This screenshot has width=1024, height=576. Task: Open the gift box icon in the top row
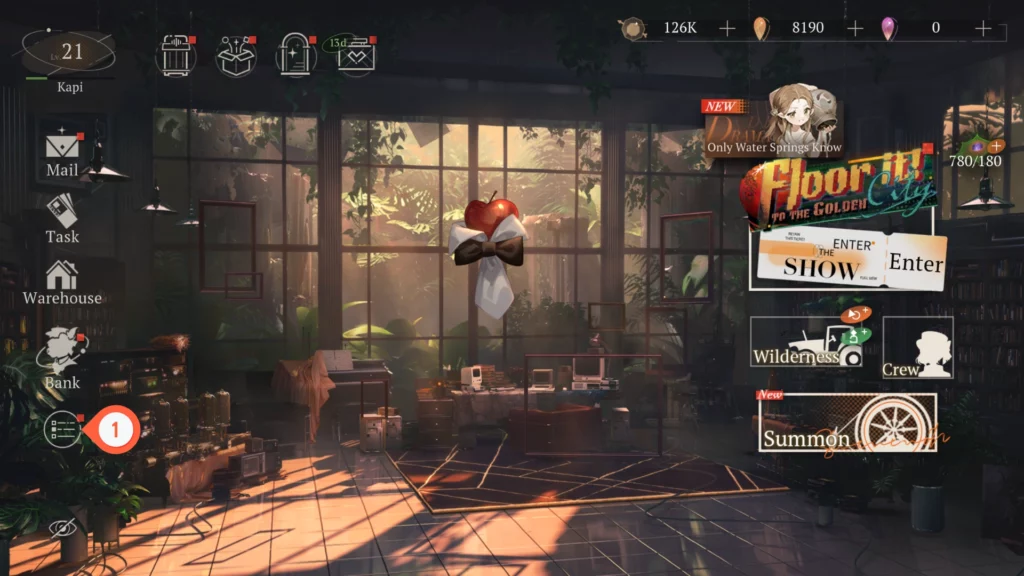pos(236,55)
